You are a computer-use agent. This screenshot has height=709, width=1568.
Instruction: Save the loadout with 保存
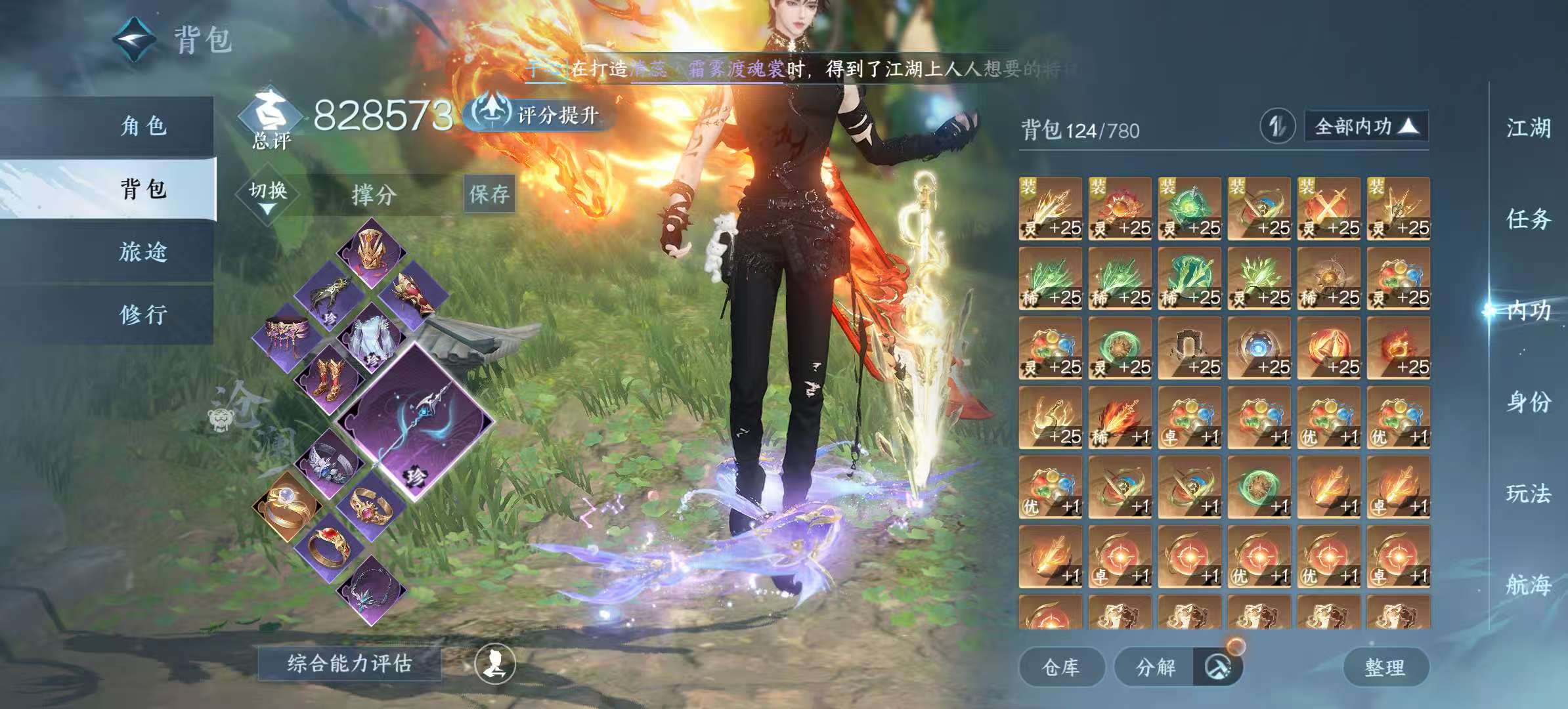click(x=489, y=194)
